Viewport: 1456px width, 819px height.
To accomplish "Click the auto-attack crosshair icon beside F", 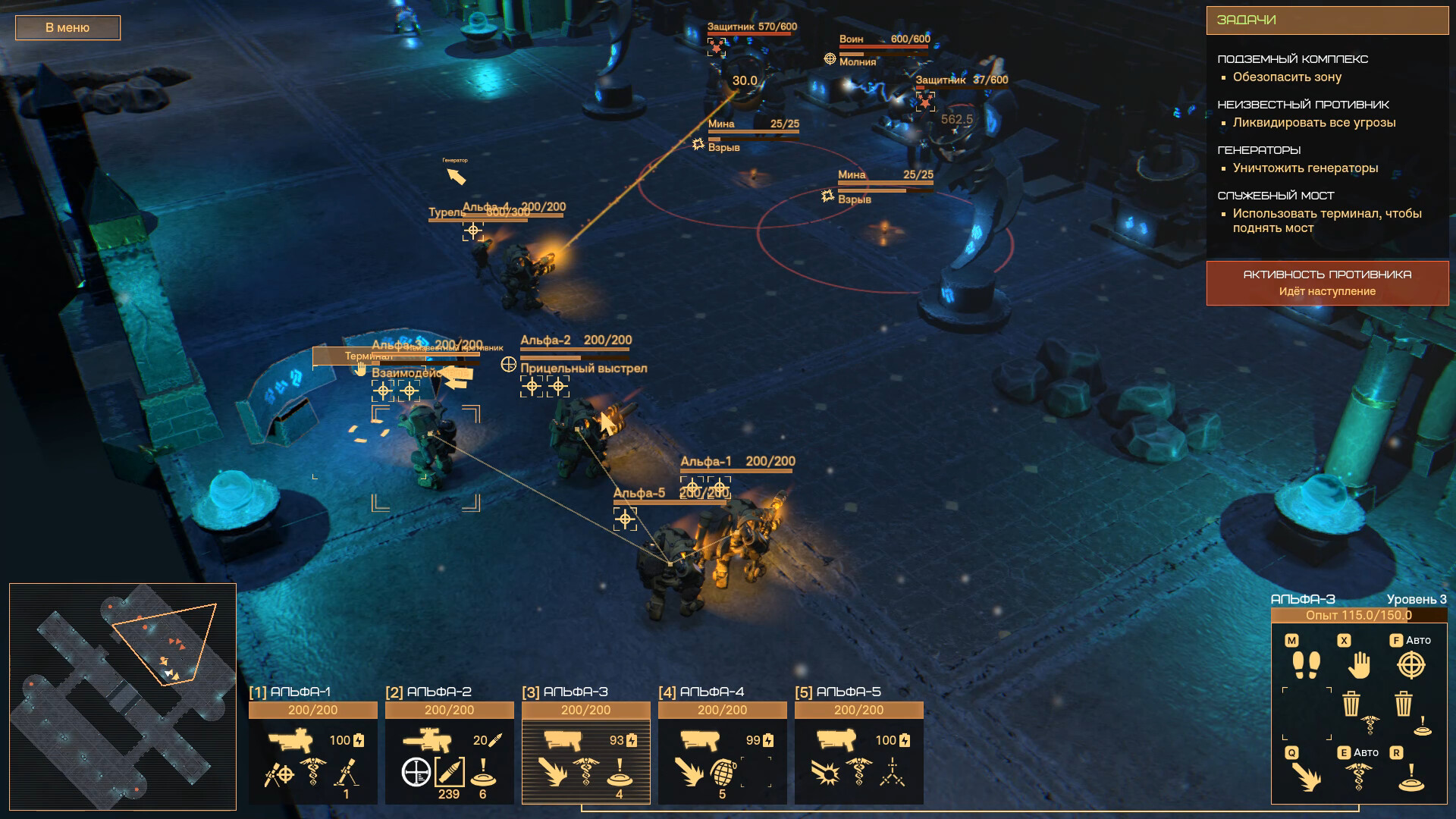I will coord(1410,665).
